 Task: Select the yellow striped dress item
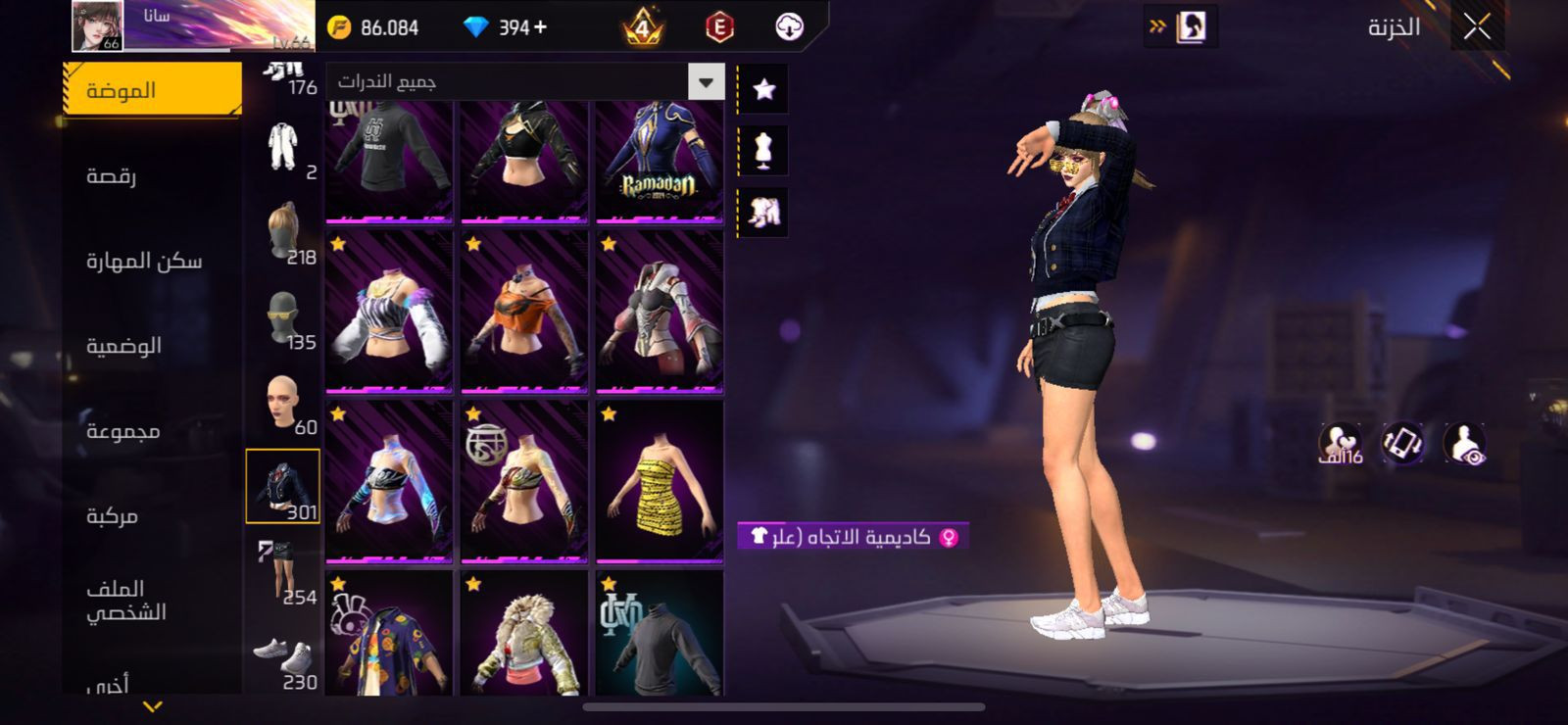pos(660,481)
